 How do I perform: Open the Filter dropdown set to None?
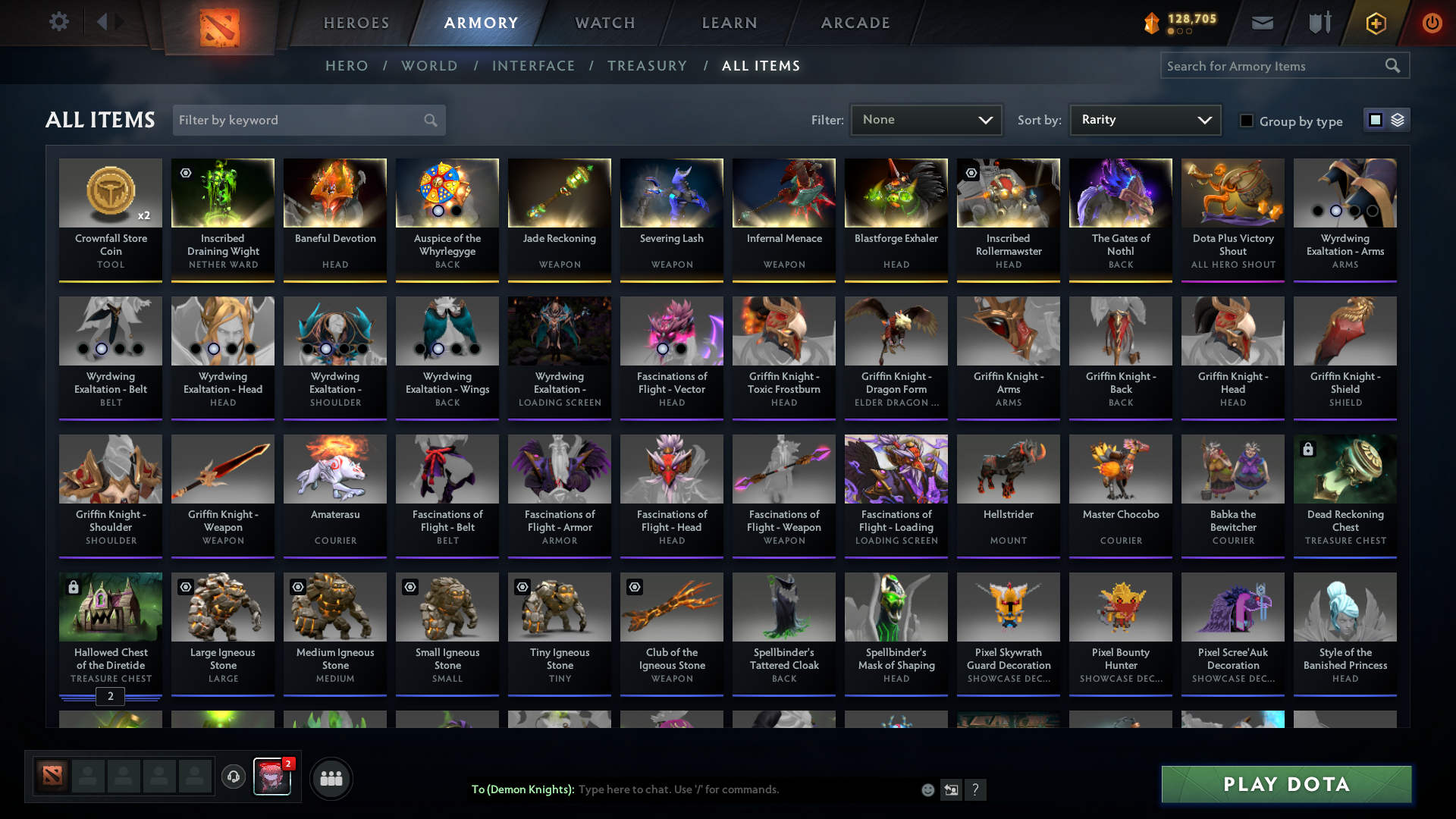[925, 119]
